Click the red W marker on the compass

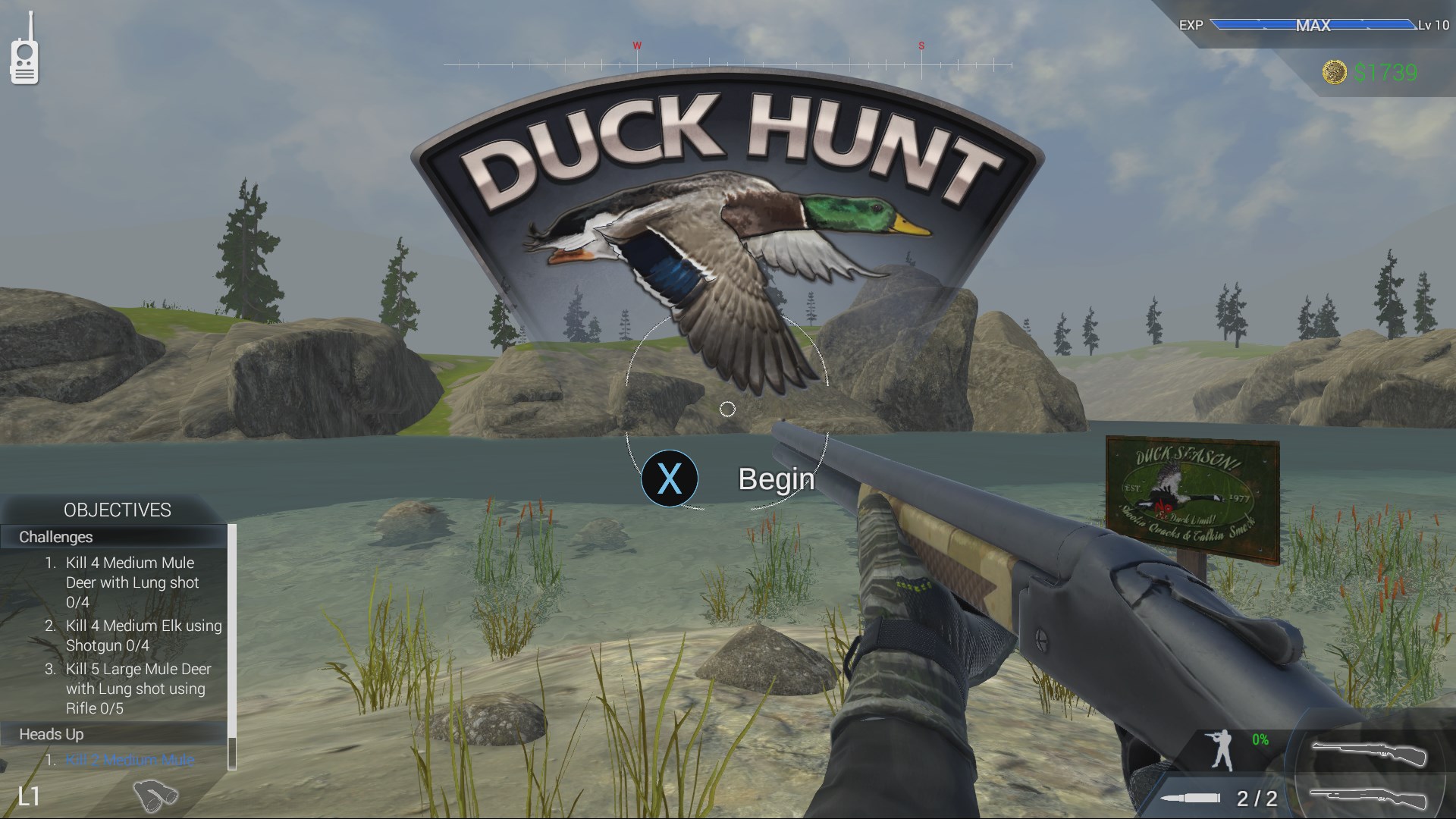click(x=635, y=45)
